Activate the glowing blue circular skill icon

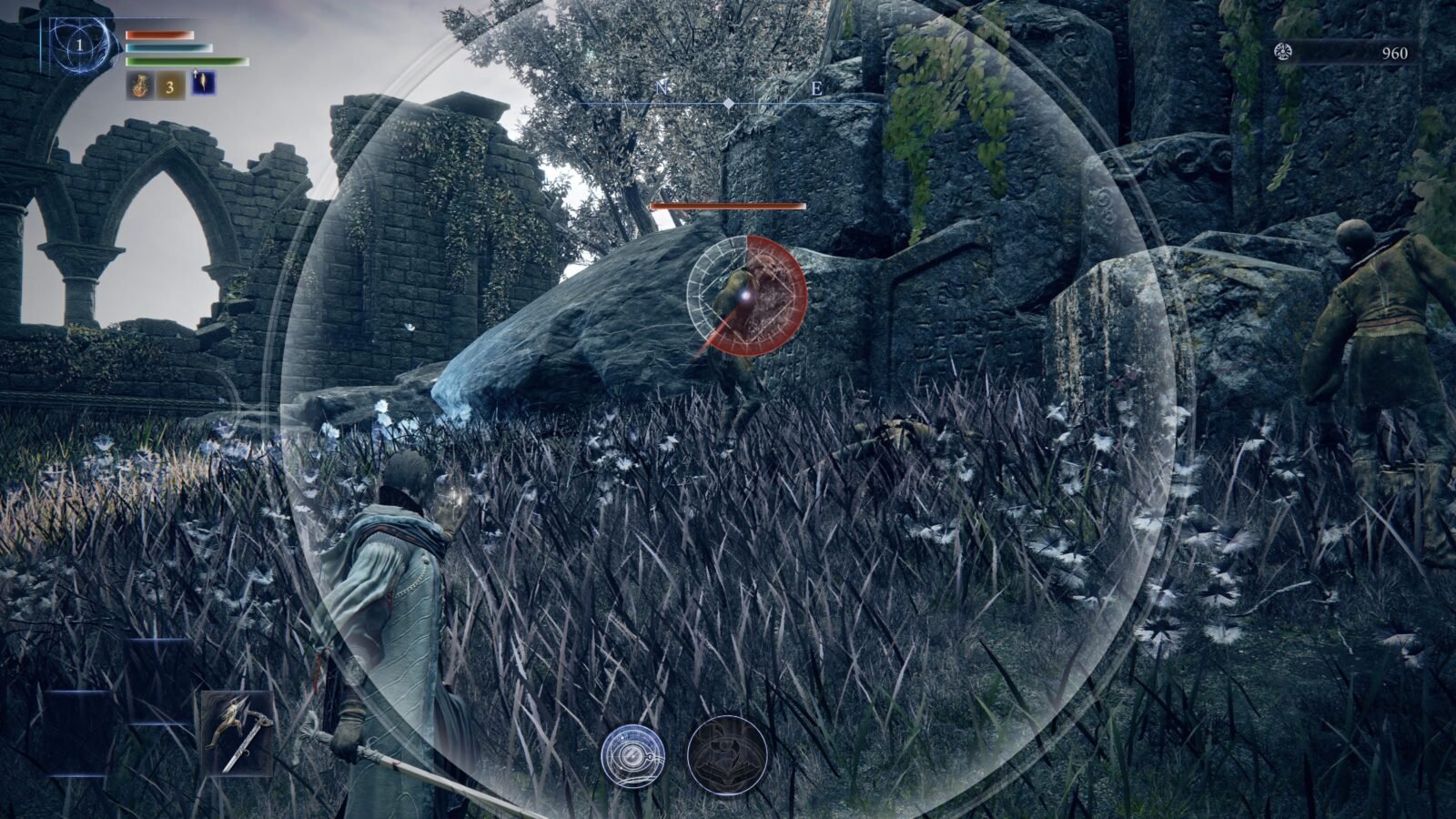pyautogui.click(x=632, y=755)
